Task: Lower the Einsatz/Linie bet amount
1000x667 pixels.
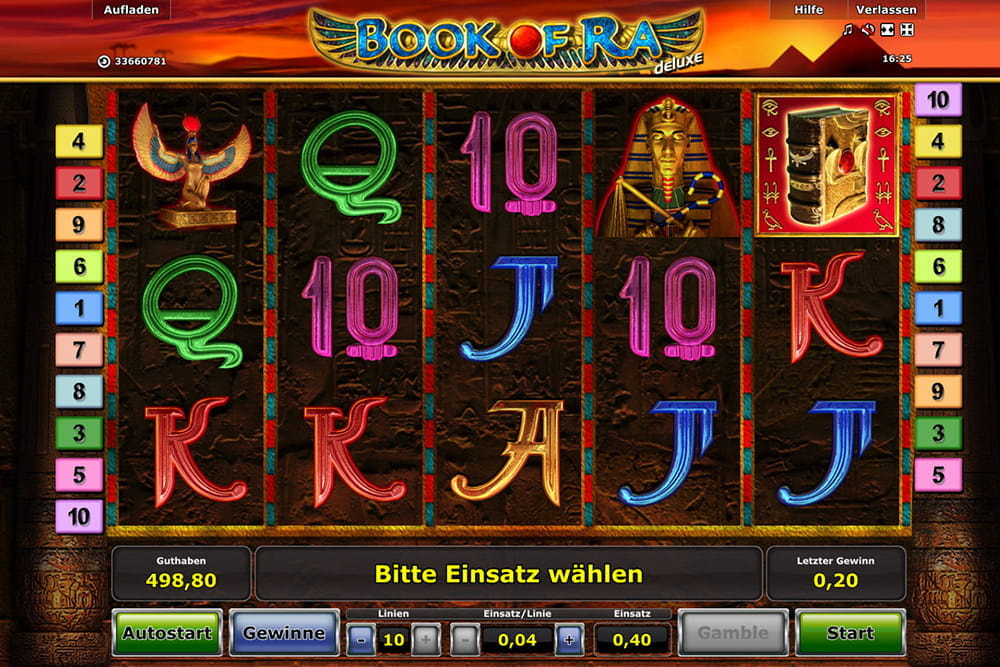Action: (x=465, y=639)
